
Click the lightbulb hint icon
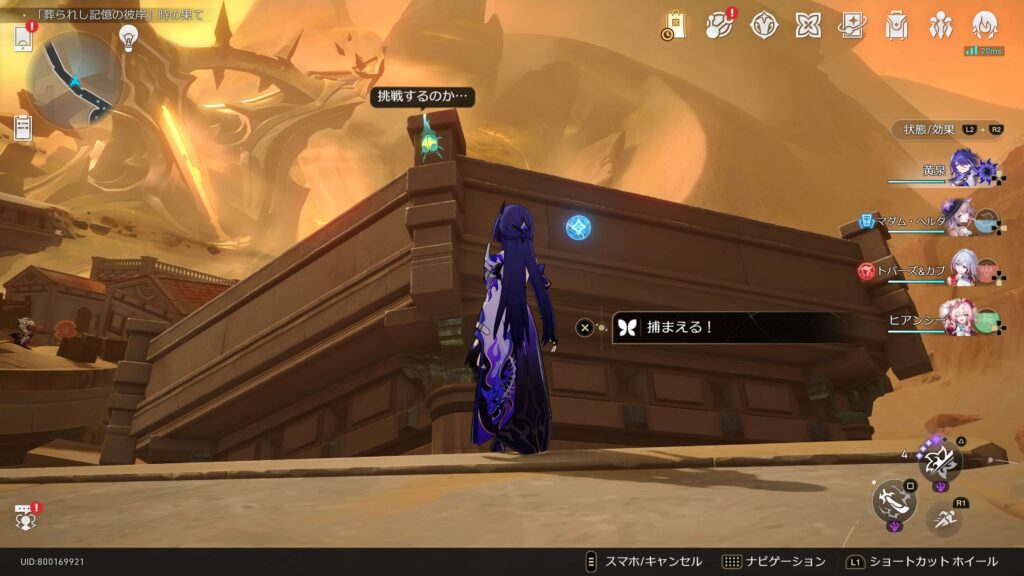coord(128,37)
